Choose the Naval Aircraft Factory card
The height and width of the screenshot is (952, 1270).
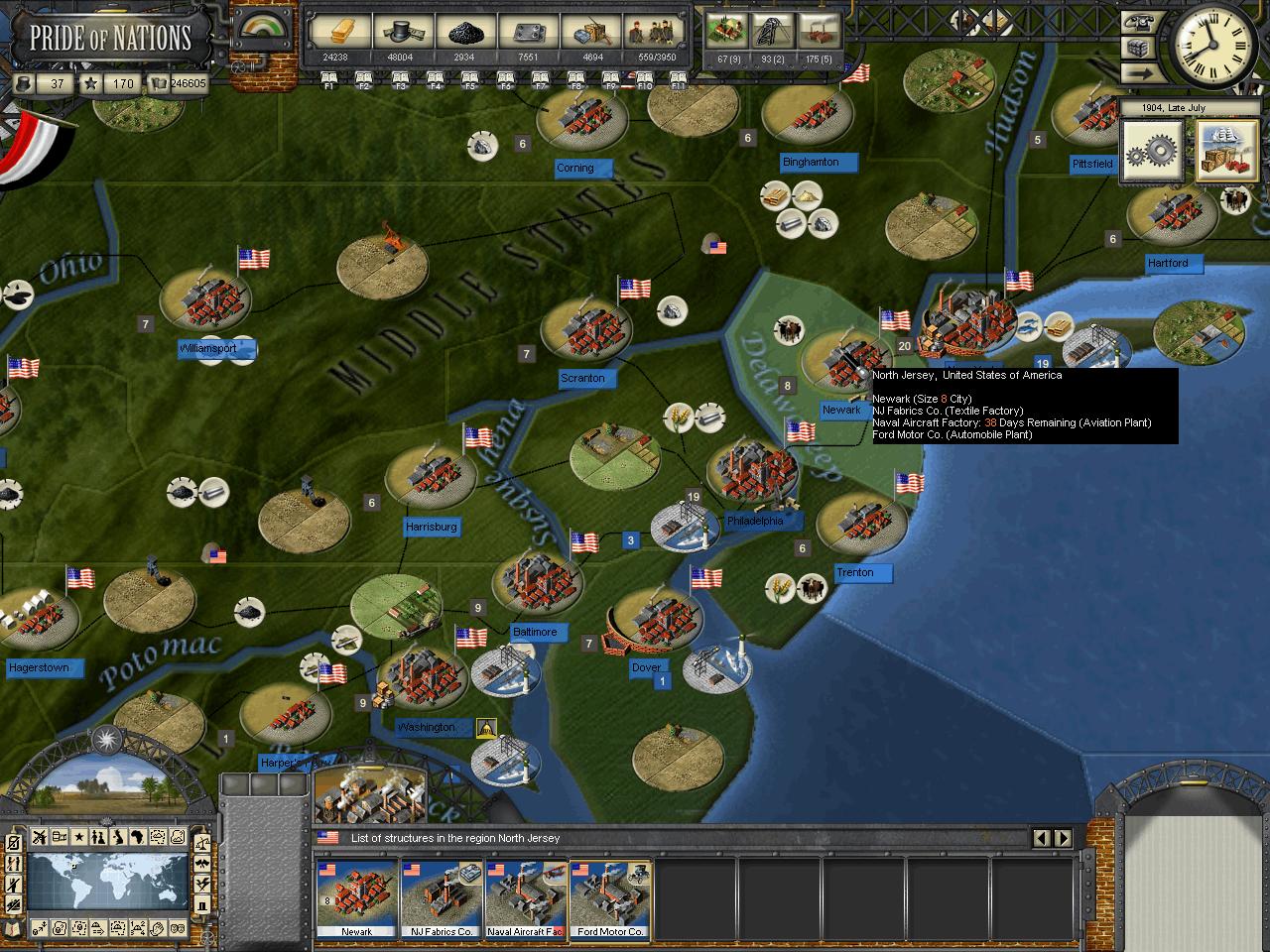(526, 898)
